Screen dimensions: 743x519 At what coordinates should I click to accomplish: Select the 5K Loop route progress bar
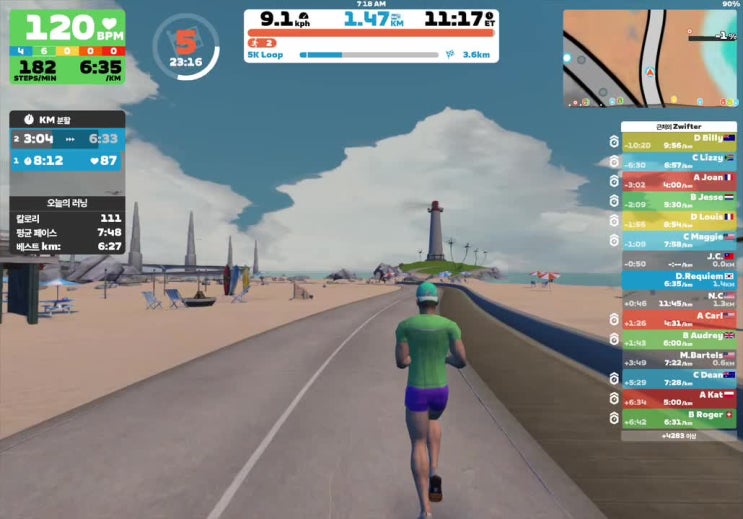coord(368,56)
